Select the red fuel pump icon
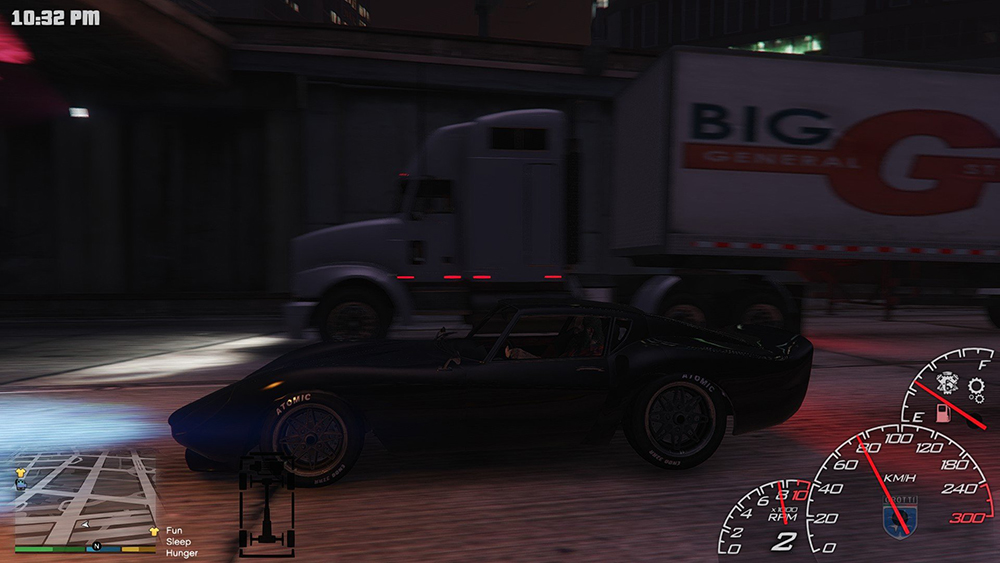This screenshot has width=1000, height=563. tap(941, 413)
